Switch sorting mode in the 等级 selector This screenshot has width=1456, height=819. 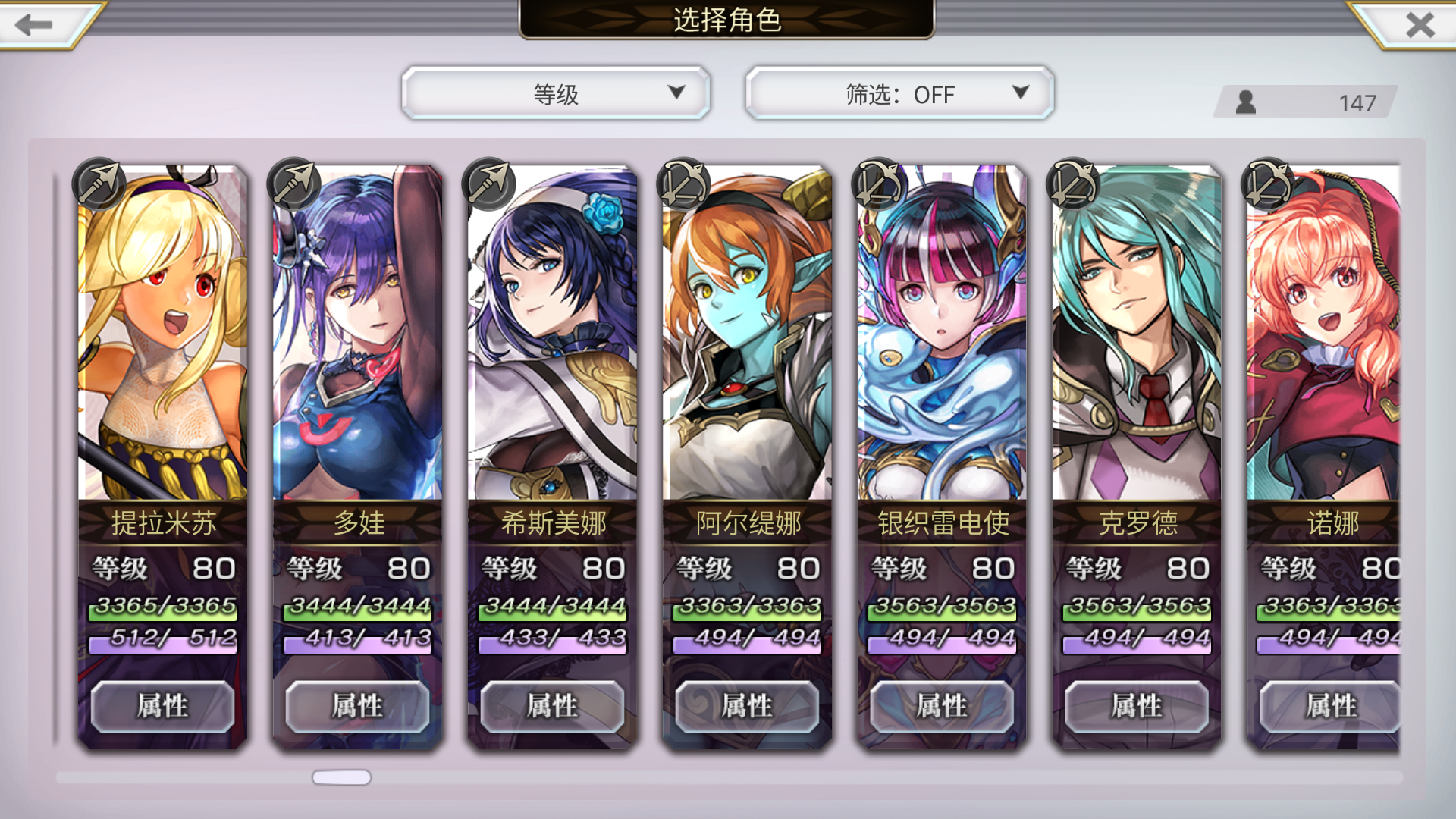[556, 93]
